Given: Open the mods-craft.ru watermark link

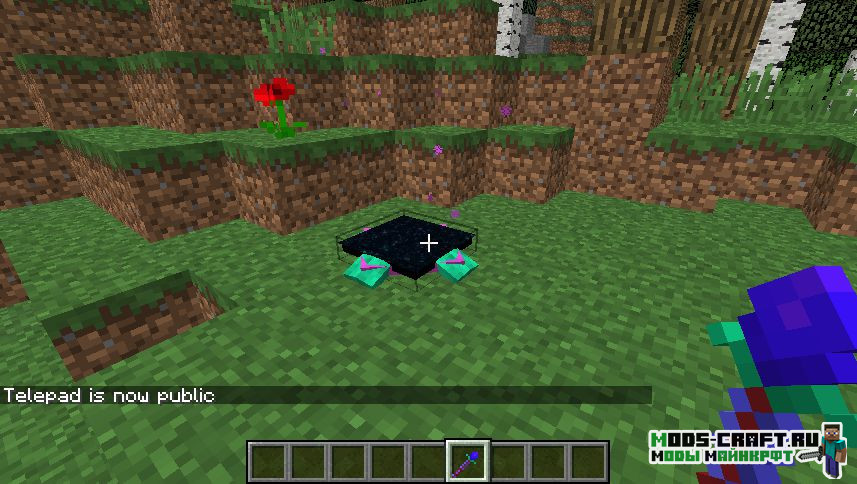Looking at the screenshot, I should click(732, 446).
